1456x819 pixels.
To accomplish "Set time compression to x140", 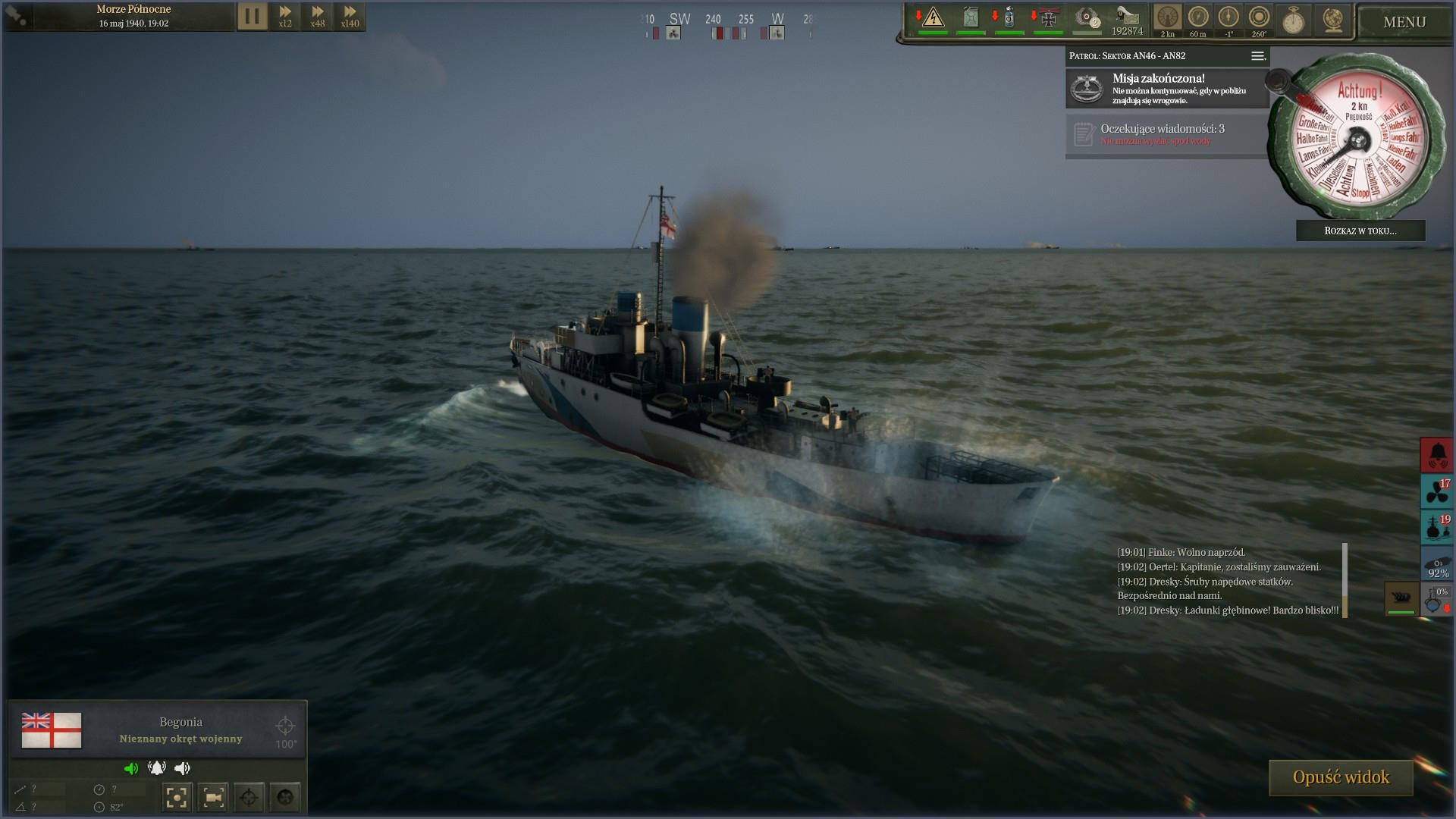I will 350,16.
